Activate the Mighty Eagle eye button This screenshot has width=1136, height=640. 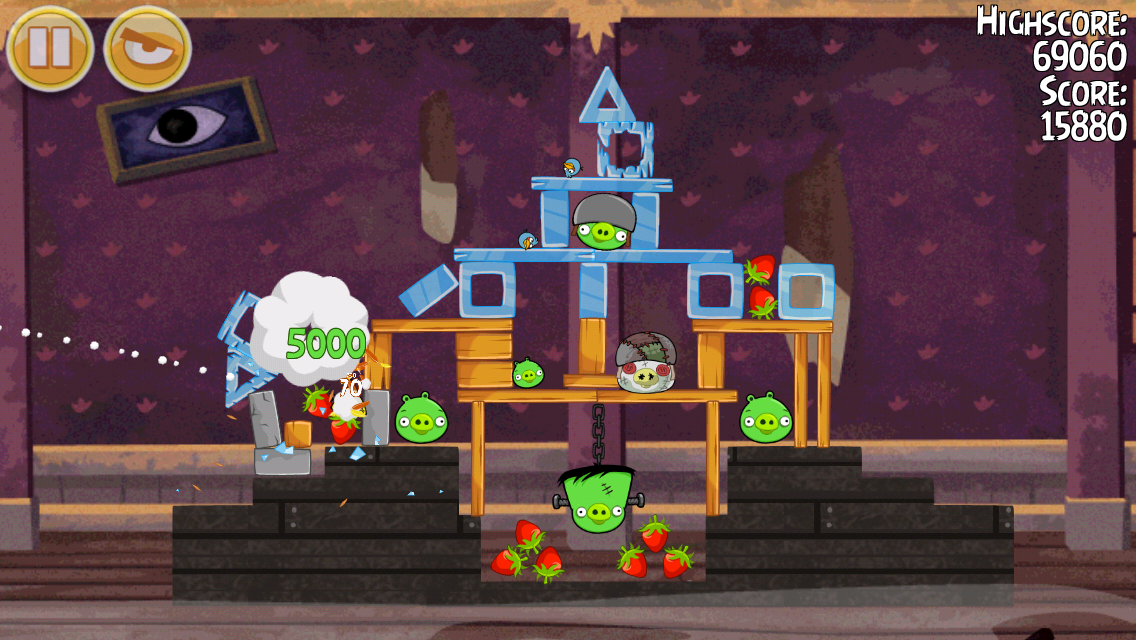point(148,48)
